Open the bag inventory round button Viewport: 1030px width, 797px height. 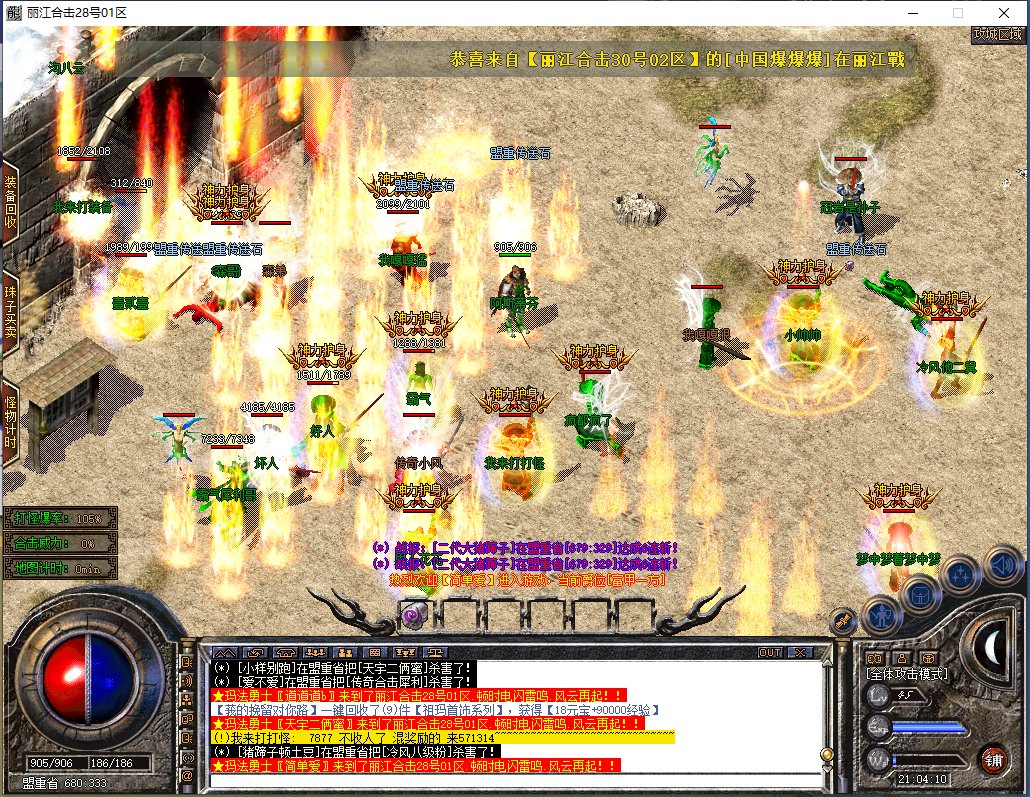tap(920, 595)
